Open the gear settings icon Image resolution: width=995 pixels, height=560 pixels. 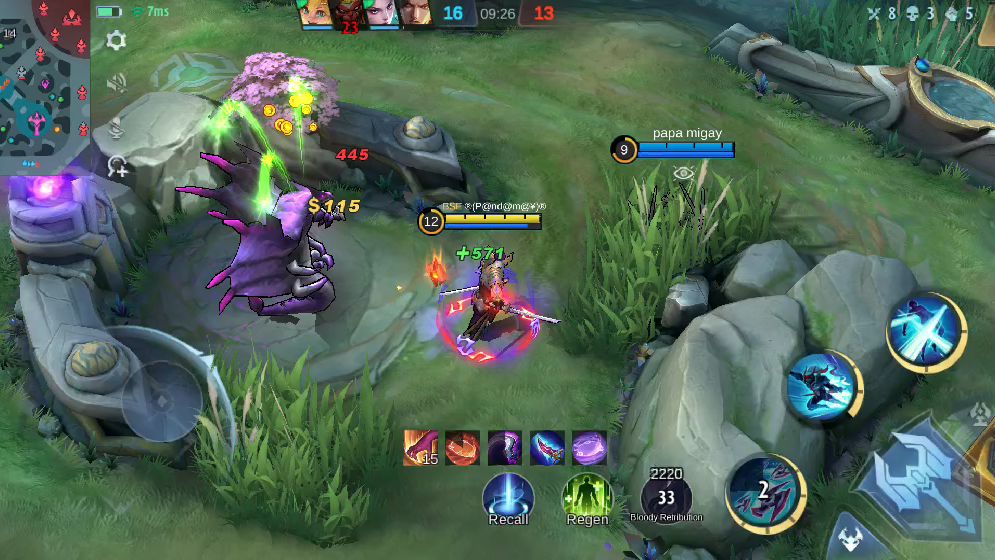(x=116, y=41)
